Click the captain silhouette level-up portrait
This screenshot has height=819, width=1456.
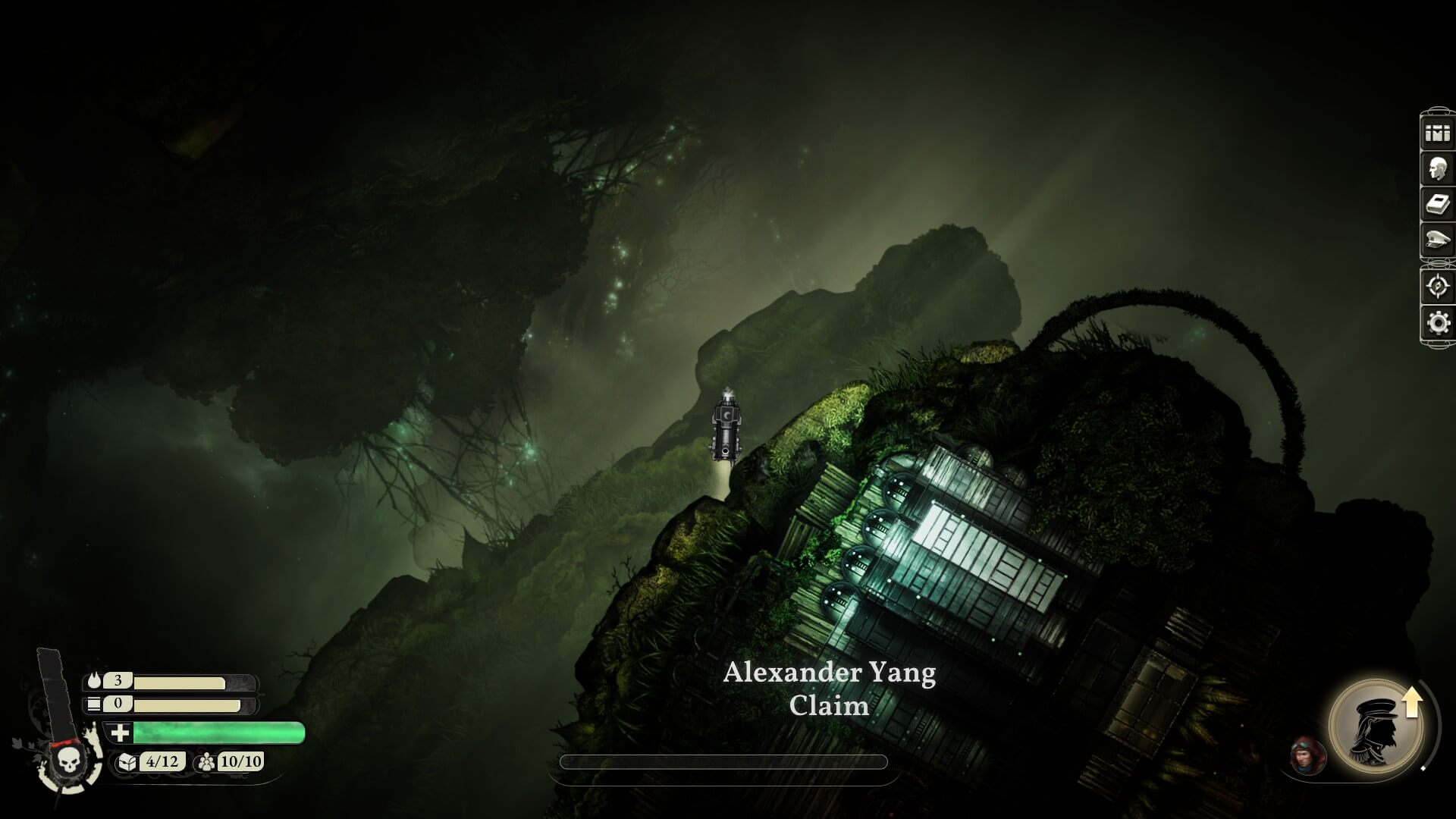pyautogui.click(x=1375, y=726)
